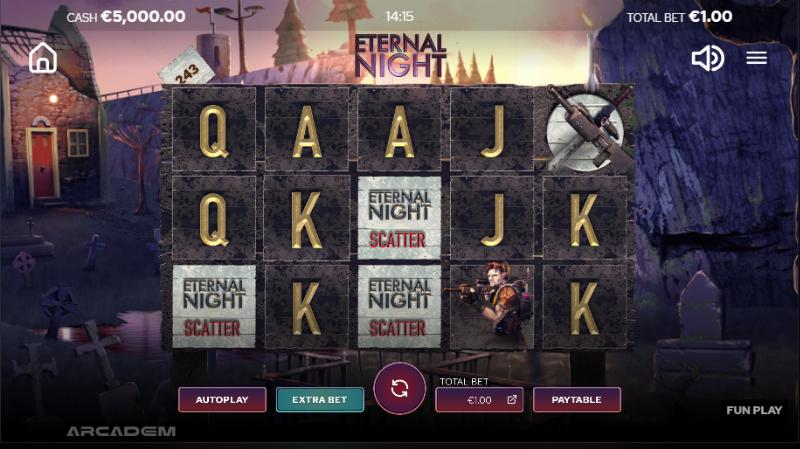Toggle the sound speaker icon

(x=707, y=58)
